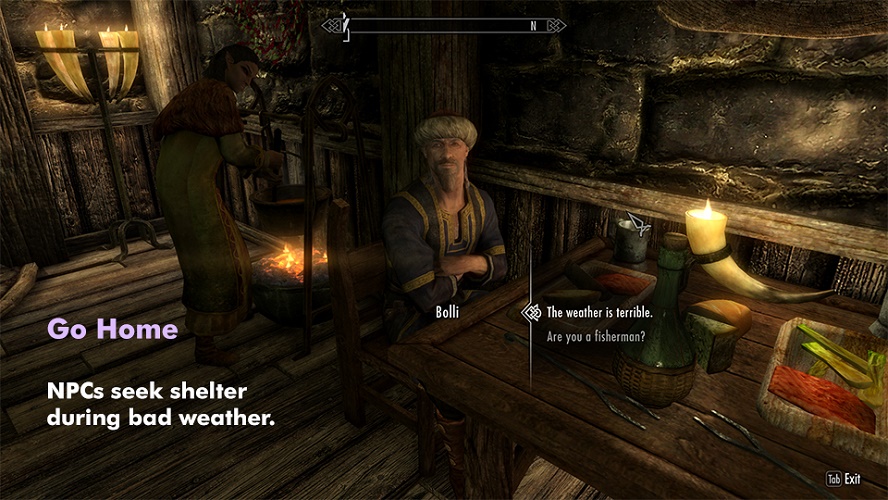Ask Bolli "Are you a fisherman?"

pos(595,337)
